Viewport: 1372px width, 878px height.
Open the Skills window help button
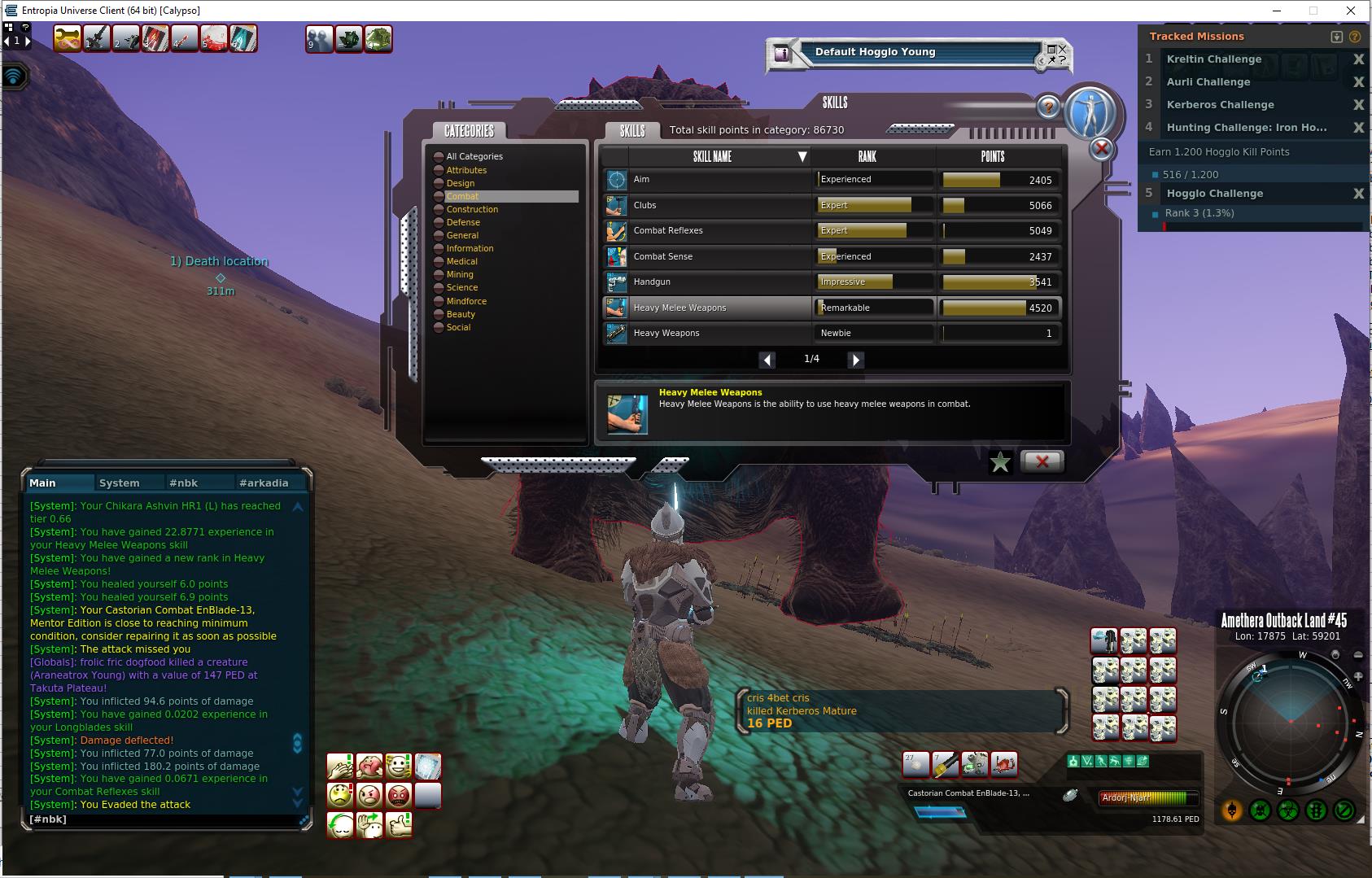coord(1048,107)
